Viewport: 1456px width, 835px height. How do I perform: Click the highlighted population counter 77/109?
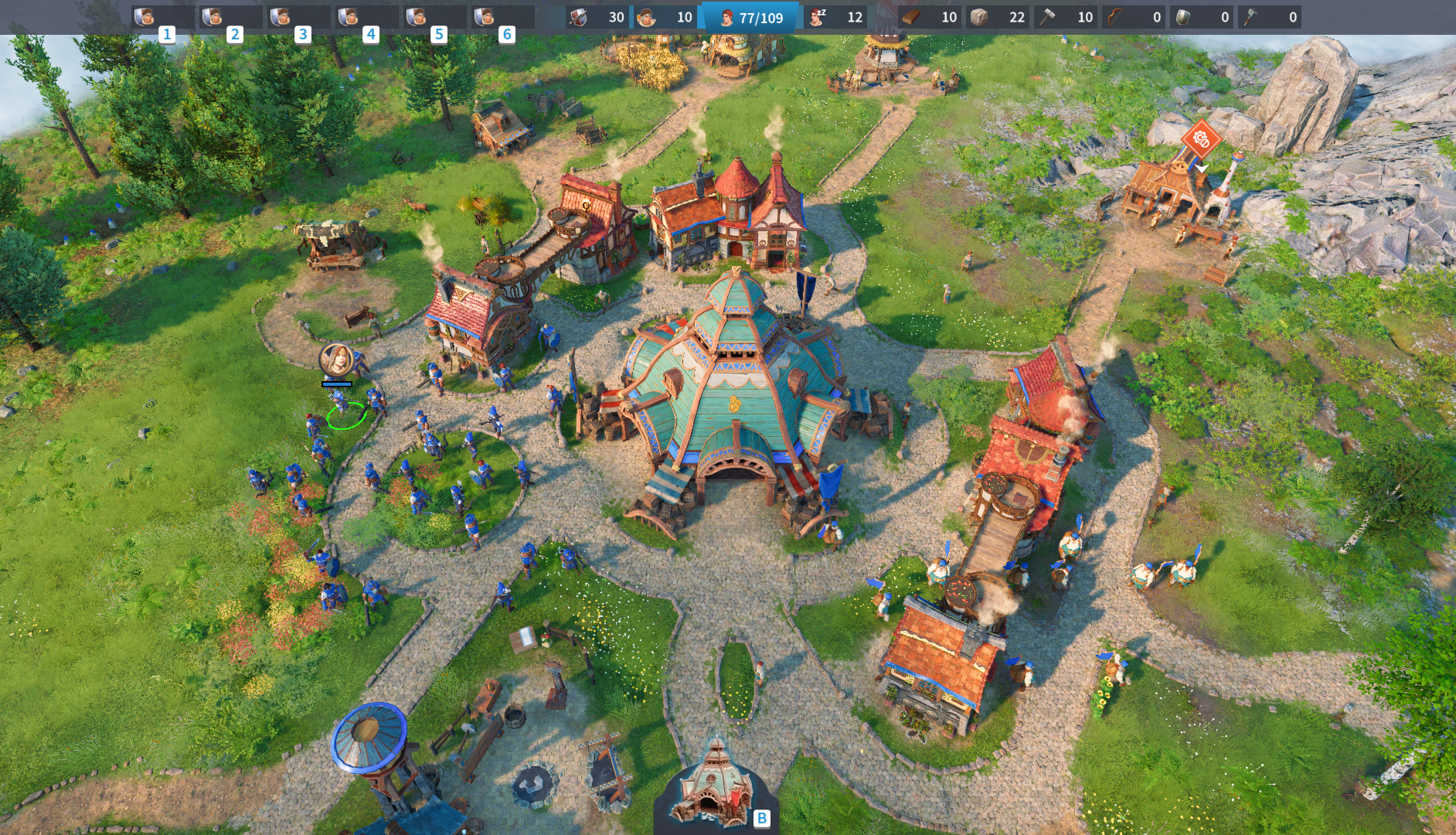point(750,17)
